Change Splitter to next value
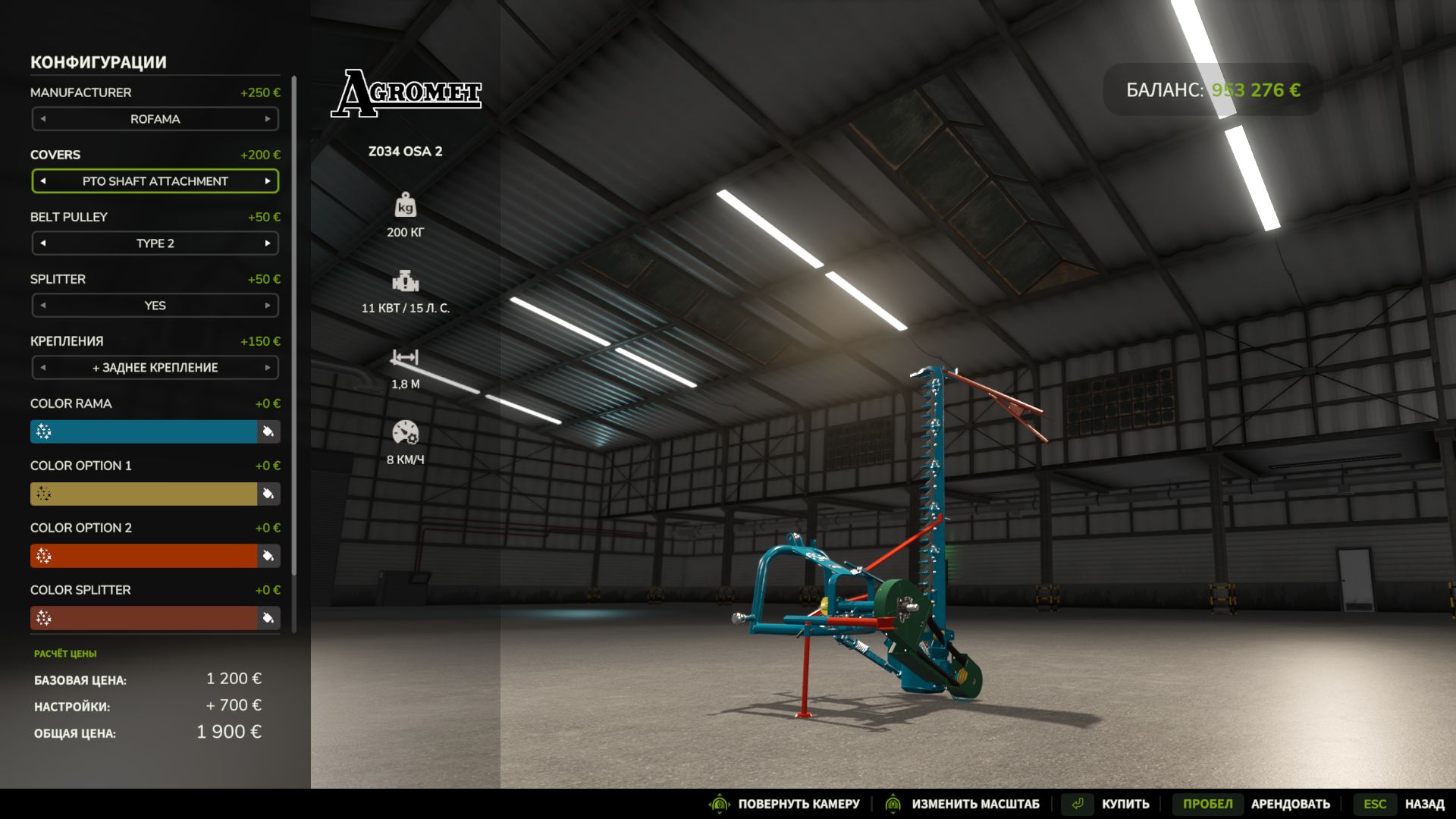 268,306
